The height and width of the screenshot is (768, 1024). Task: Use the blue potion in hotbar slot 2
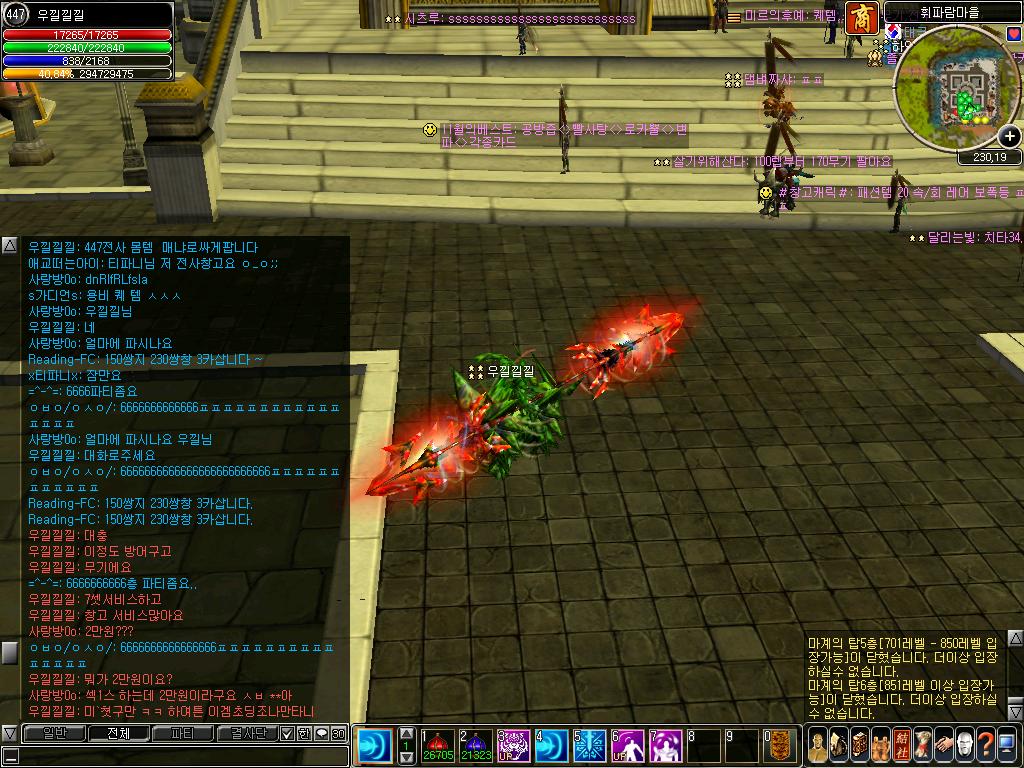475,746
